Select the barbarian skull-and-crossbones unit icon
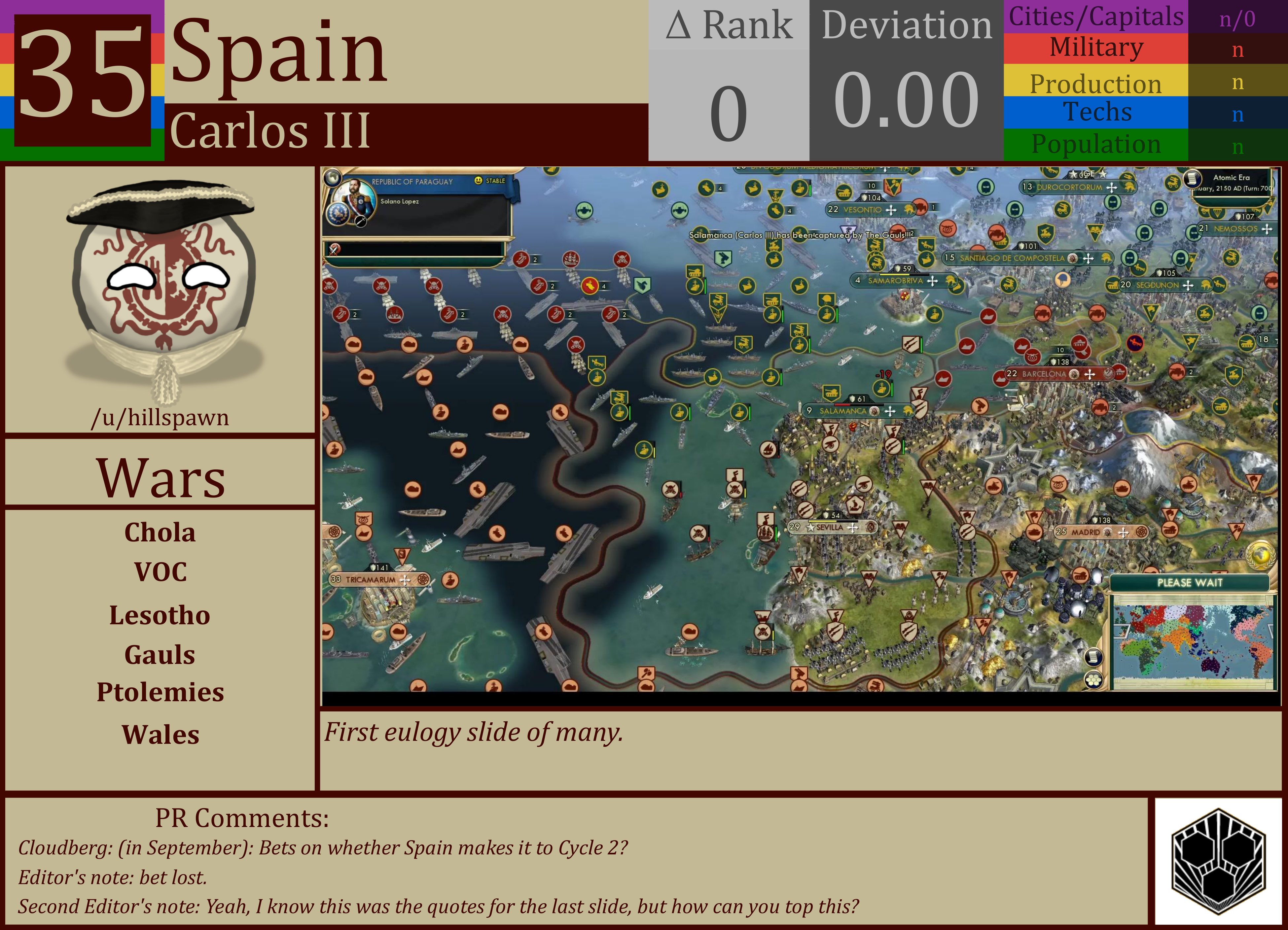Screen dimensions: 1288x930 [x=671, y=489]
